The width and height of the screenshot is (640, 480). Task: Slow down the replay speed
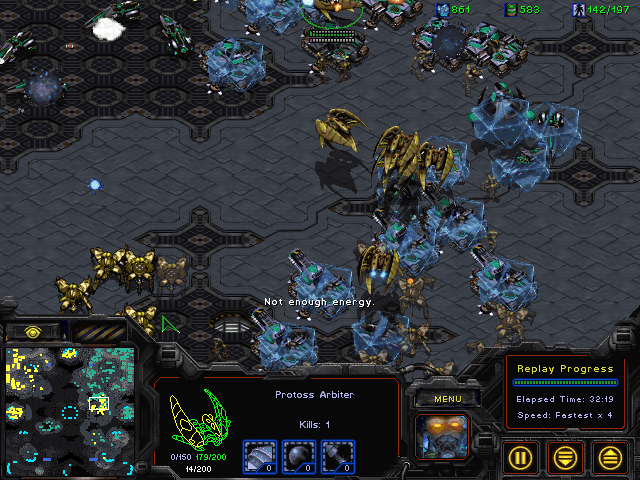(x=566, y=457)
